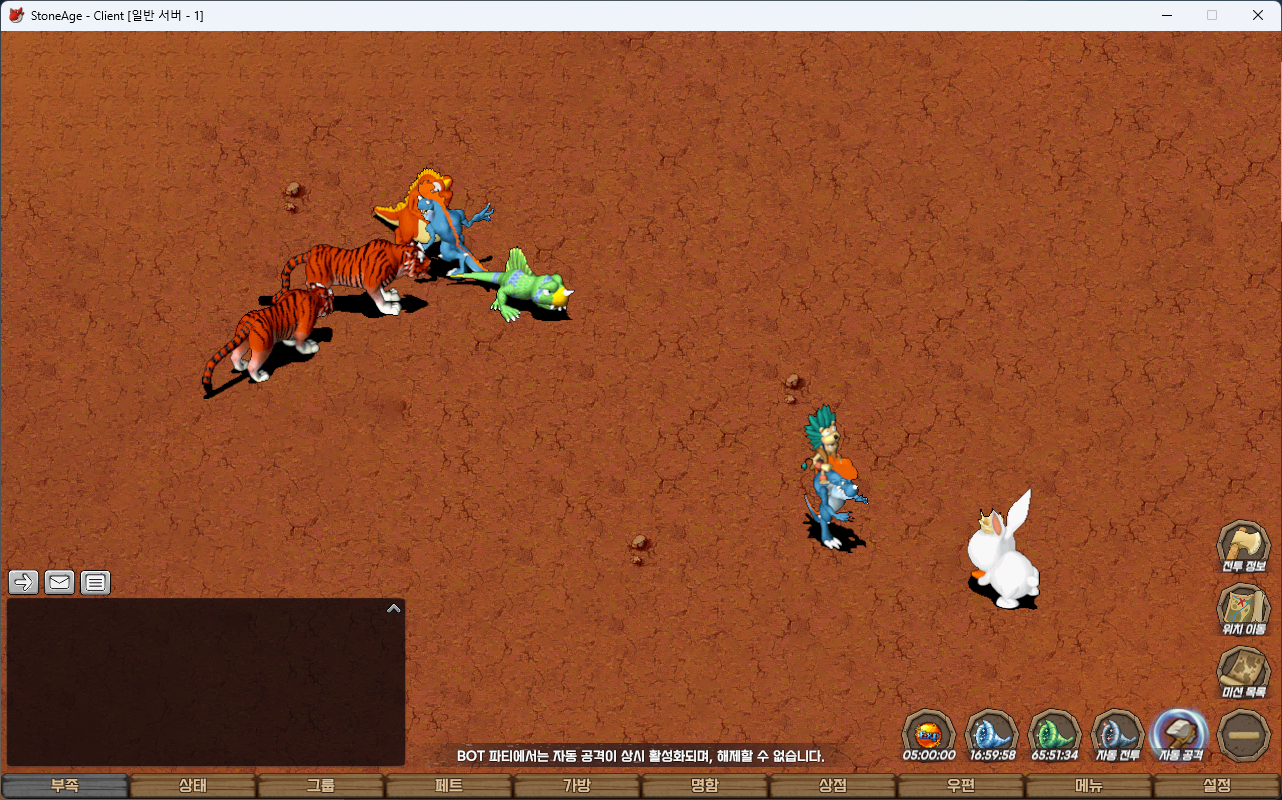Image resolution: width=1282 pixels, height=800 pixels.
Task: Open the 가방 (bag) inventory
Action: click(577, 786)
